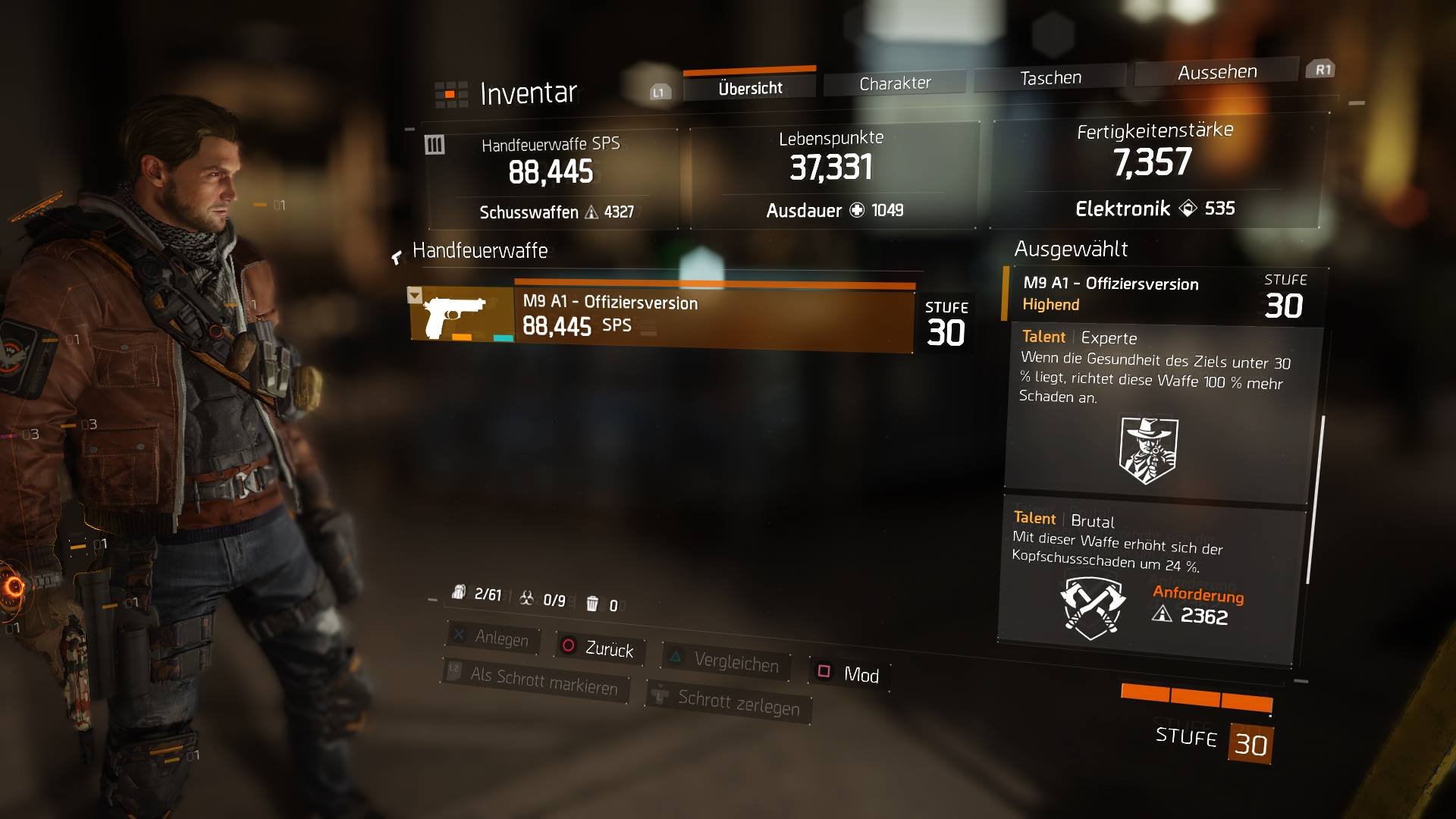The height and width of the screenshot is (819, 1456).
Task: Click the Inventar grid icon in the header
Action: pyautogui.click(x=450, y=93)
